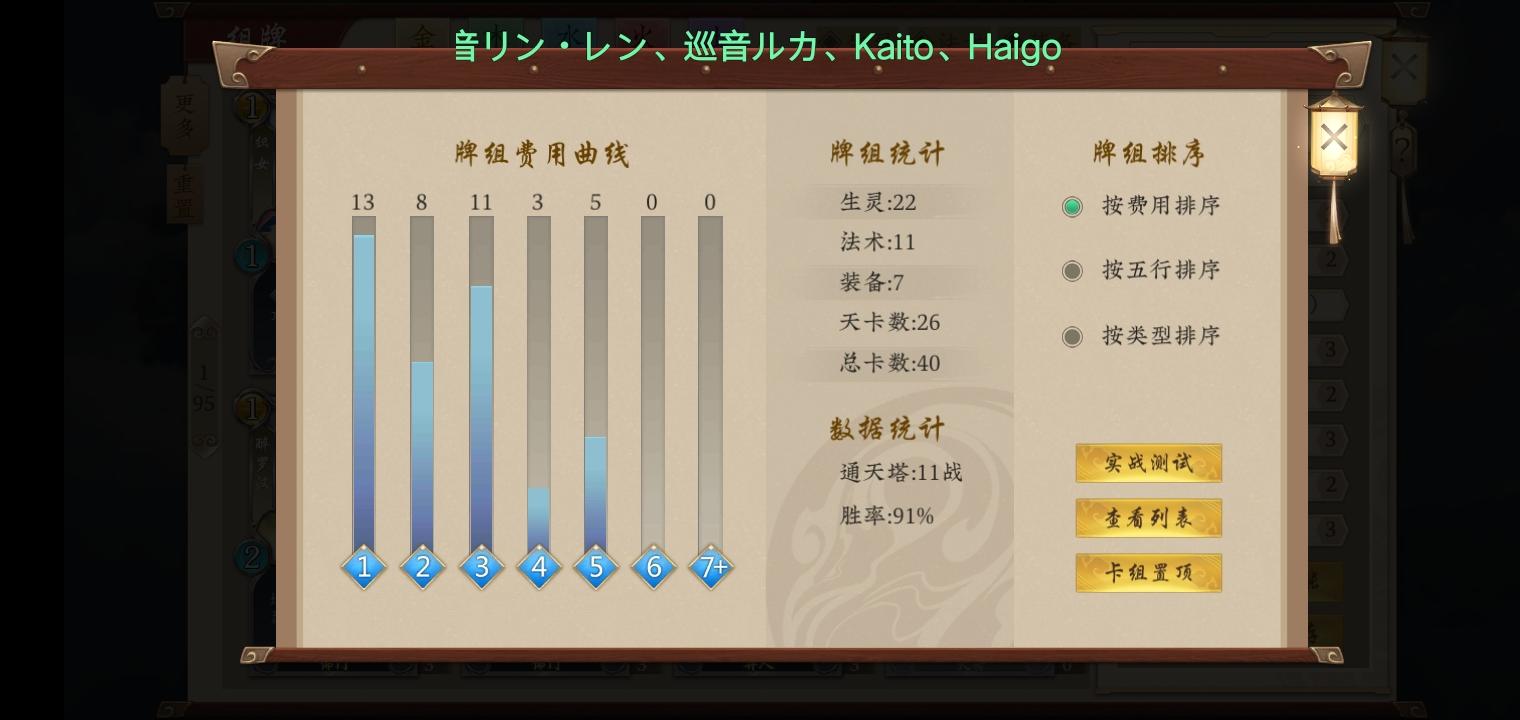Open 查看列表 to view the card list
The width and height of the screenshot is (1520, 720).
[1148, 518]
